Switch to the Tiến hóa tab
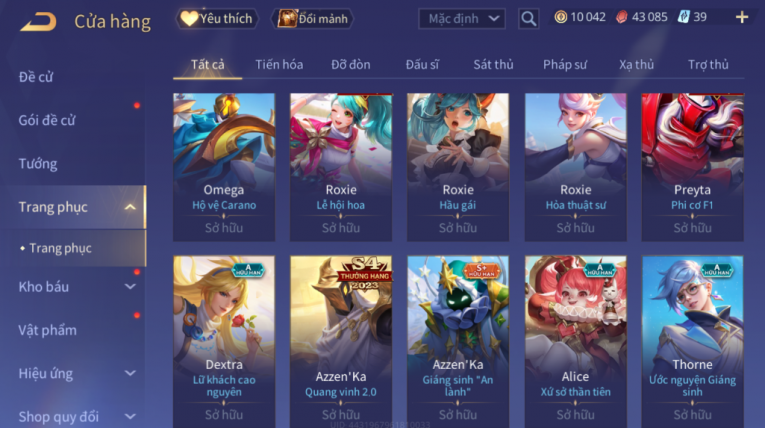Viewport: 765px width, 428px height. pyautogui.click(x=279, y=65)
